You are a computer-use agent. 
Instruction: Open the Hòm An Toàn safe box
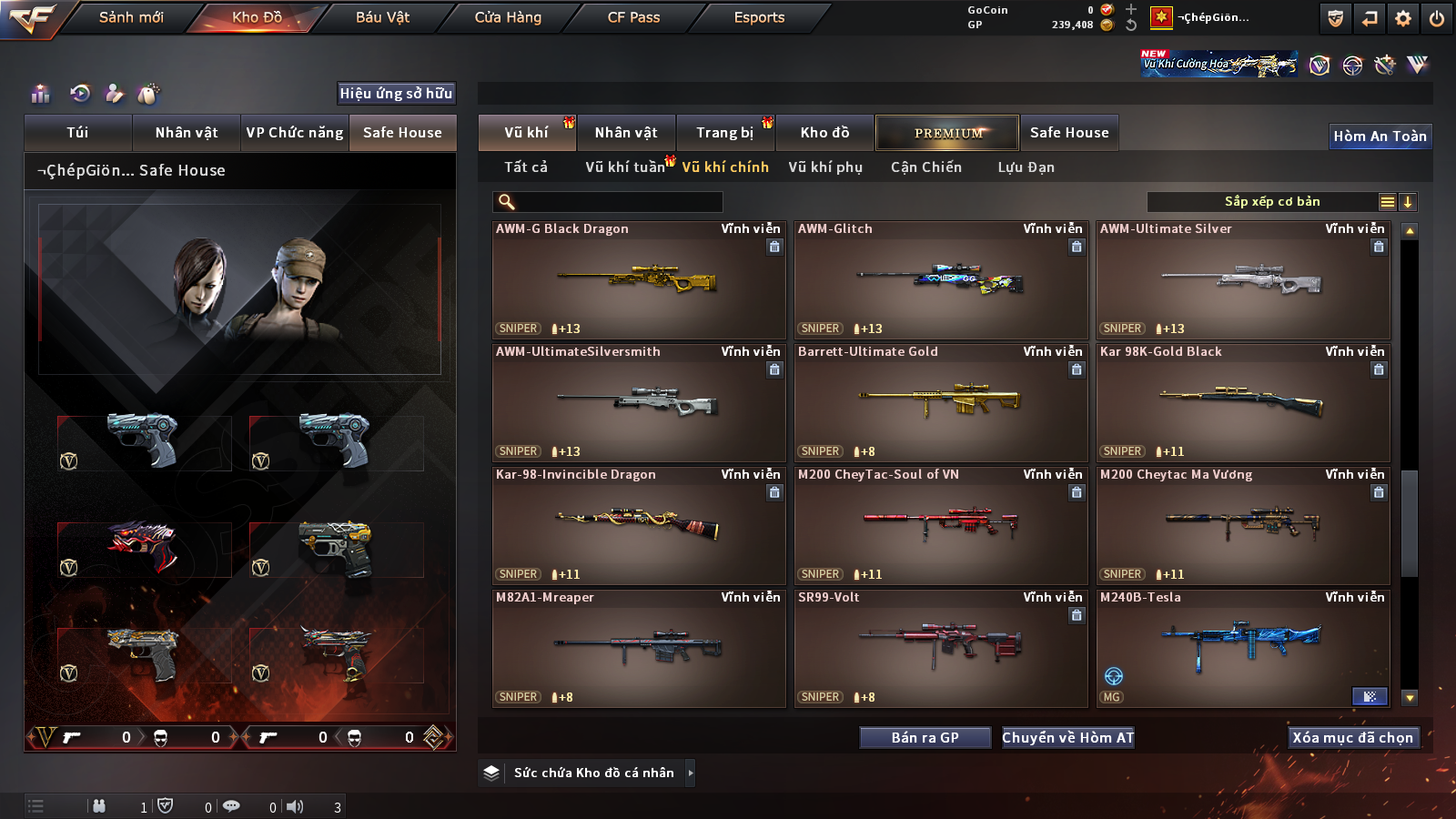tap(1380, 136)
